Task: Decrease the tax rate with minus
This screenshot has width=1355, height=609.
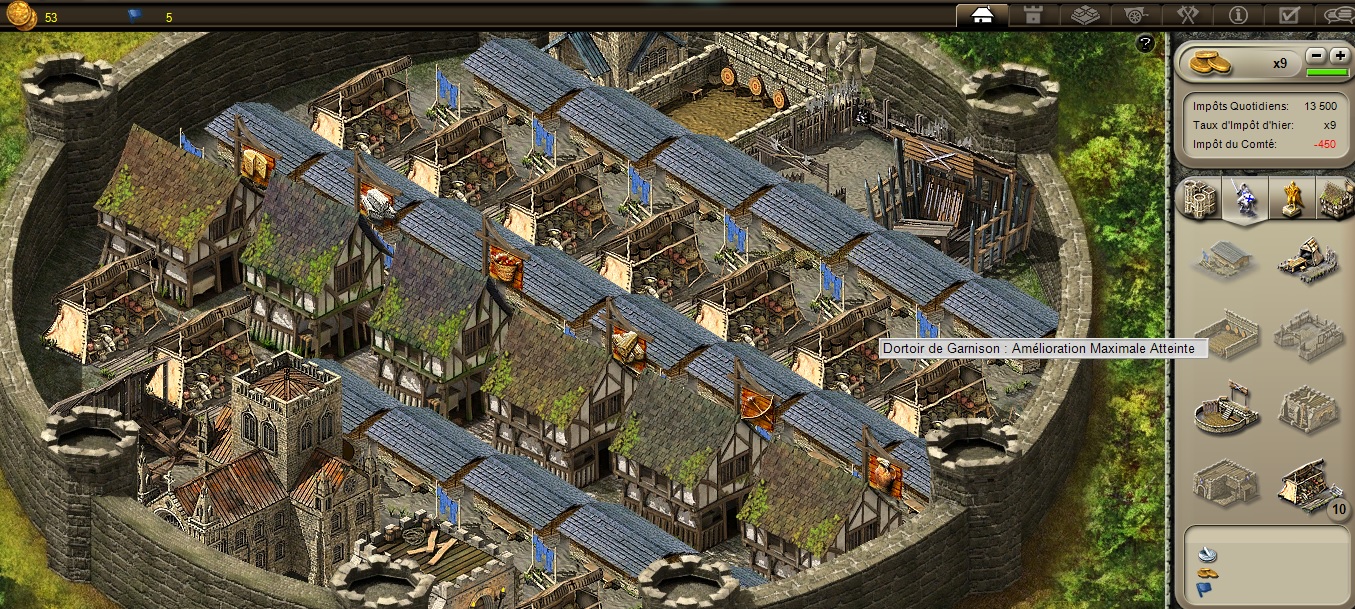Action: [1316, 56]
